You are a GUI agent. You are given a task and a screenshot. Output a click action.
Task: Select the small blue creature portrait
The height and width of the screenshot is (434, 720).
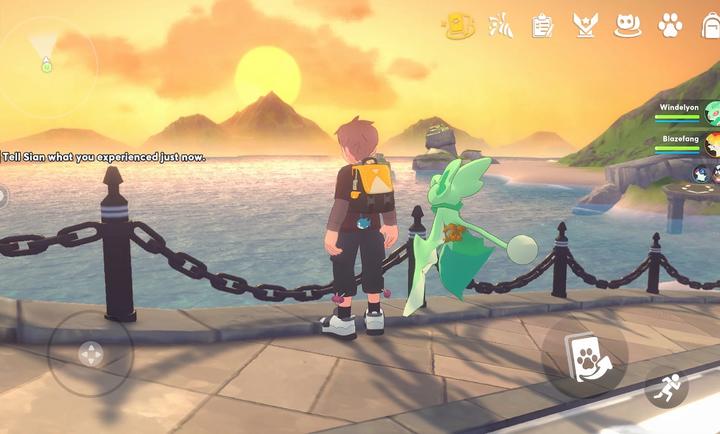click(701, 174)
